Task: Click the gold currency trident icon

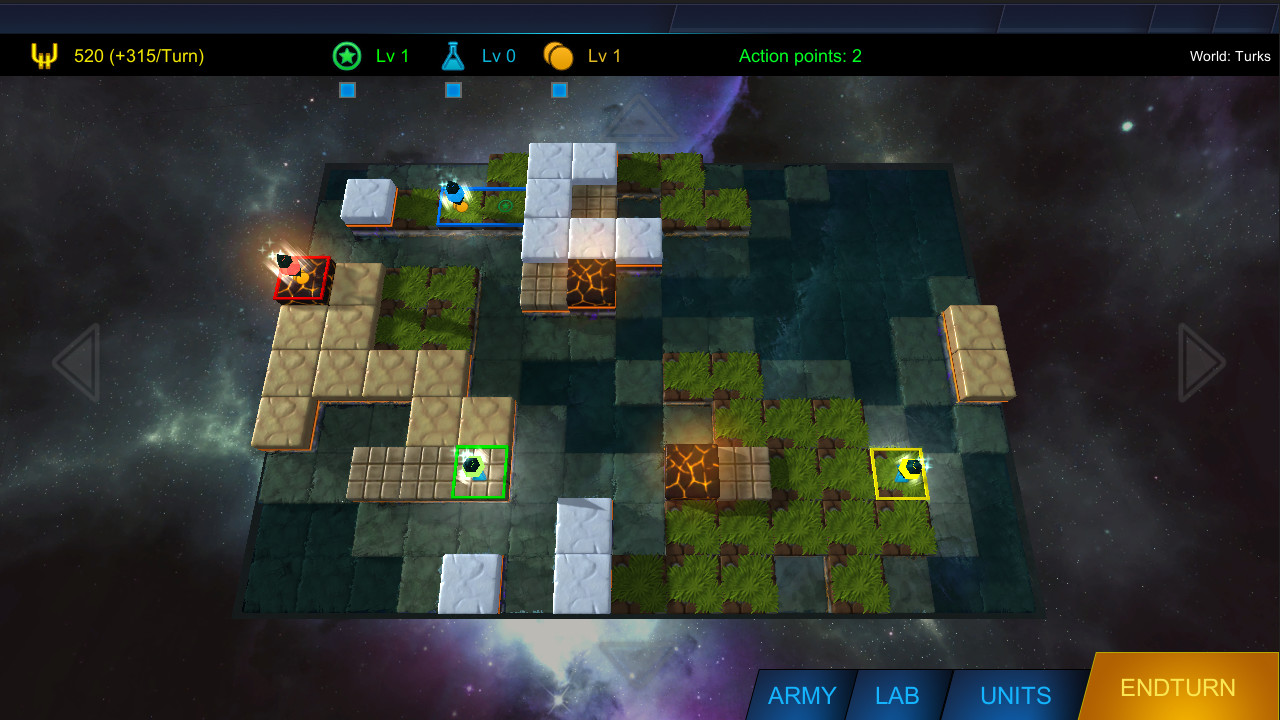Action: [x=42, y=55]
